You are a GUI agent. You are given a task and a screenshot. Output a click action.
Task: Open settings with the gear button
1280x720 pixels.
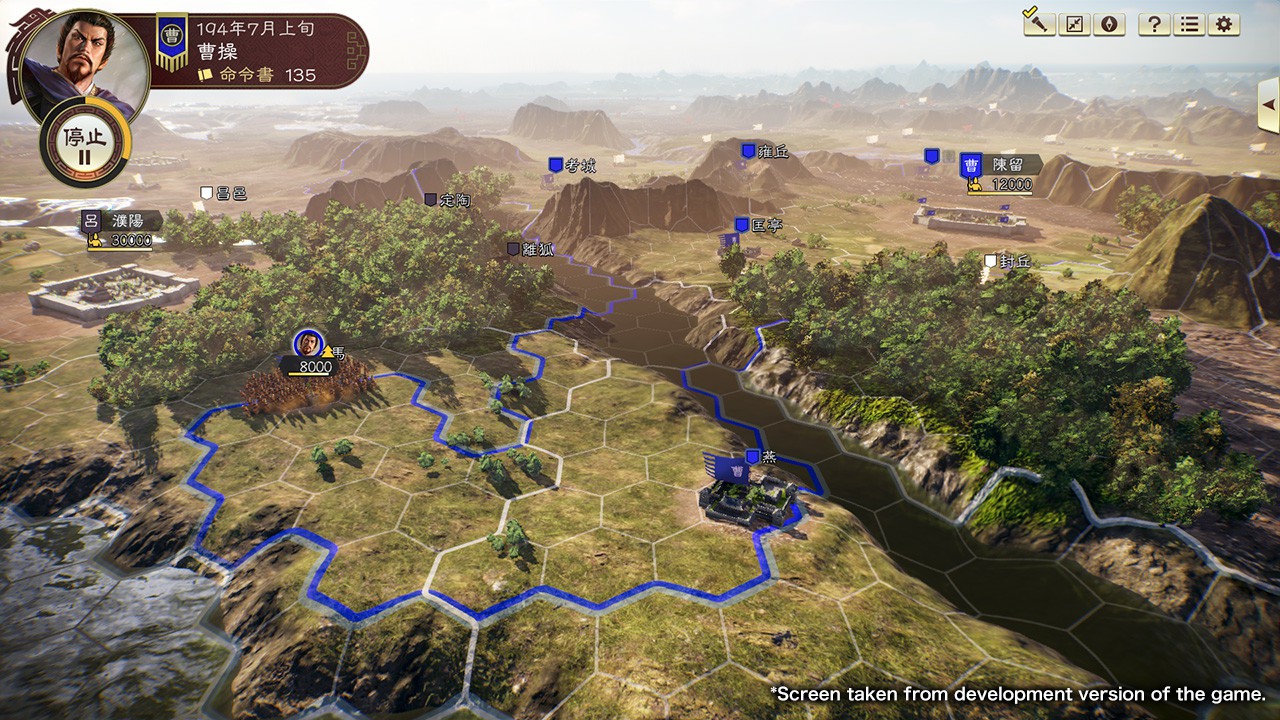(1223, 24)
